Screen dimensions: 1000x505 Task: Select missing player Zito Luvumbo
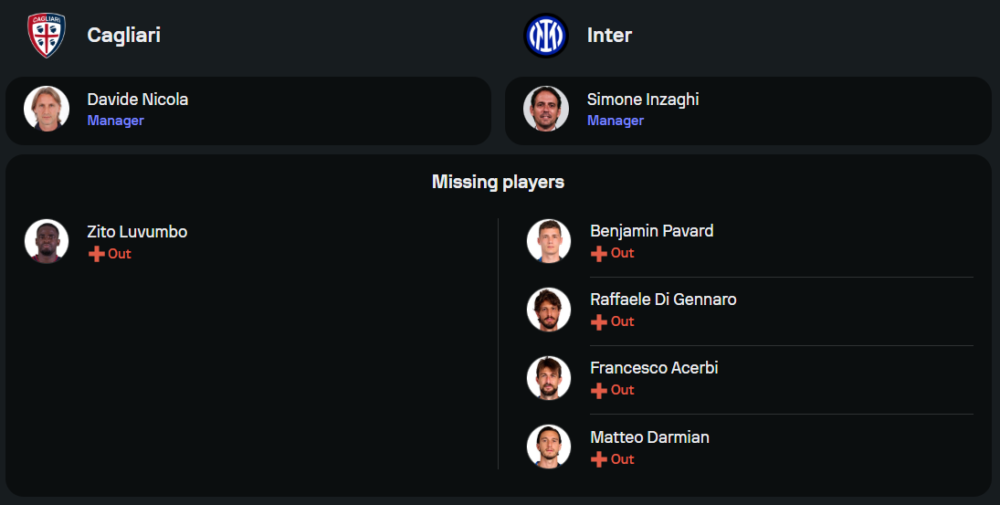[x=137, y=232]
